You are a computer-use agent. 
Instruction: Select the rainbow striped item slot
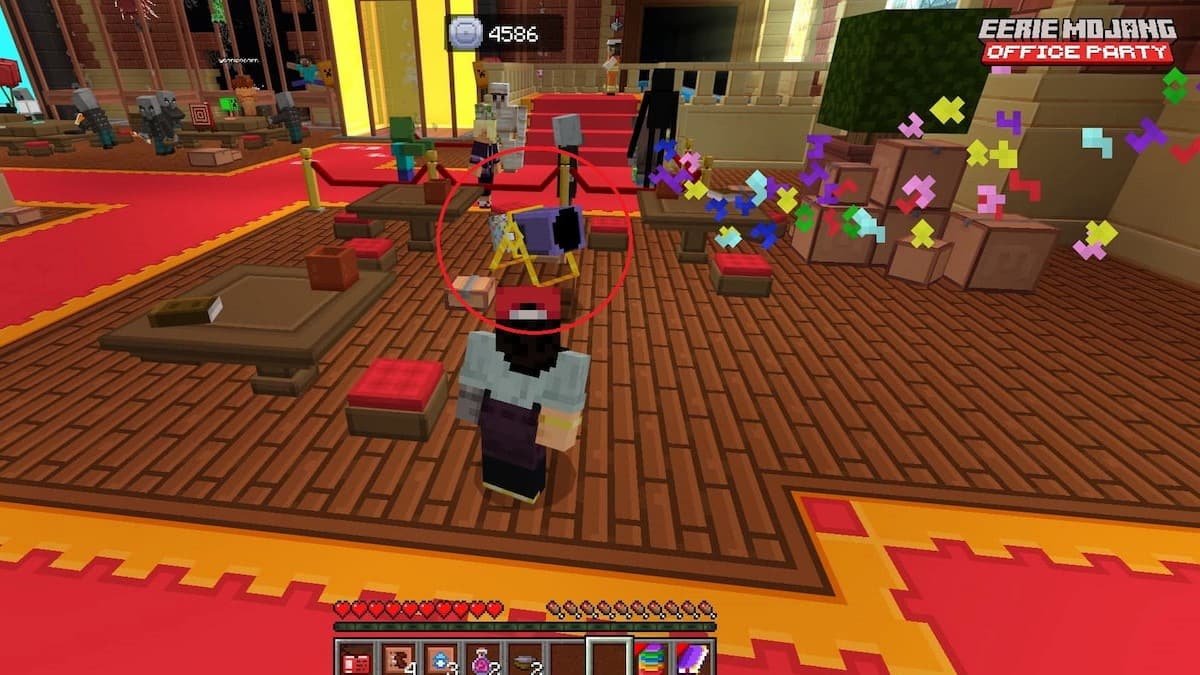650,659
